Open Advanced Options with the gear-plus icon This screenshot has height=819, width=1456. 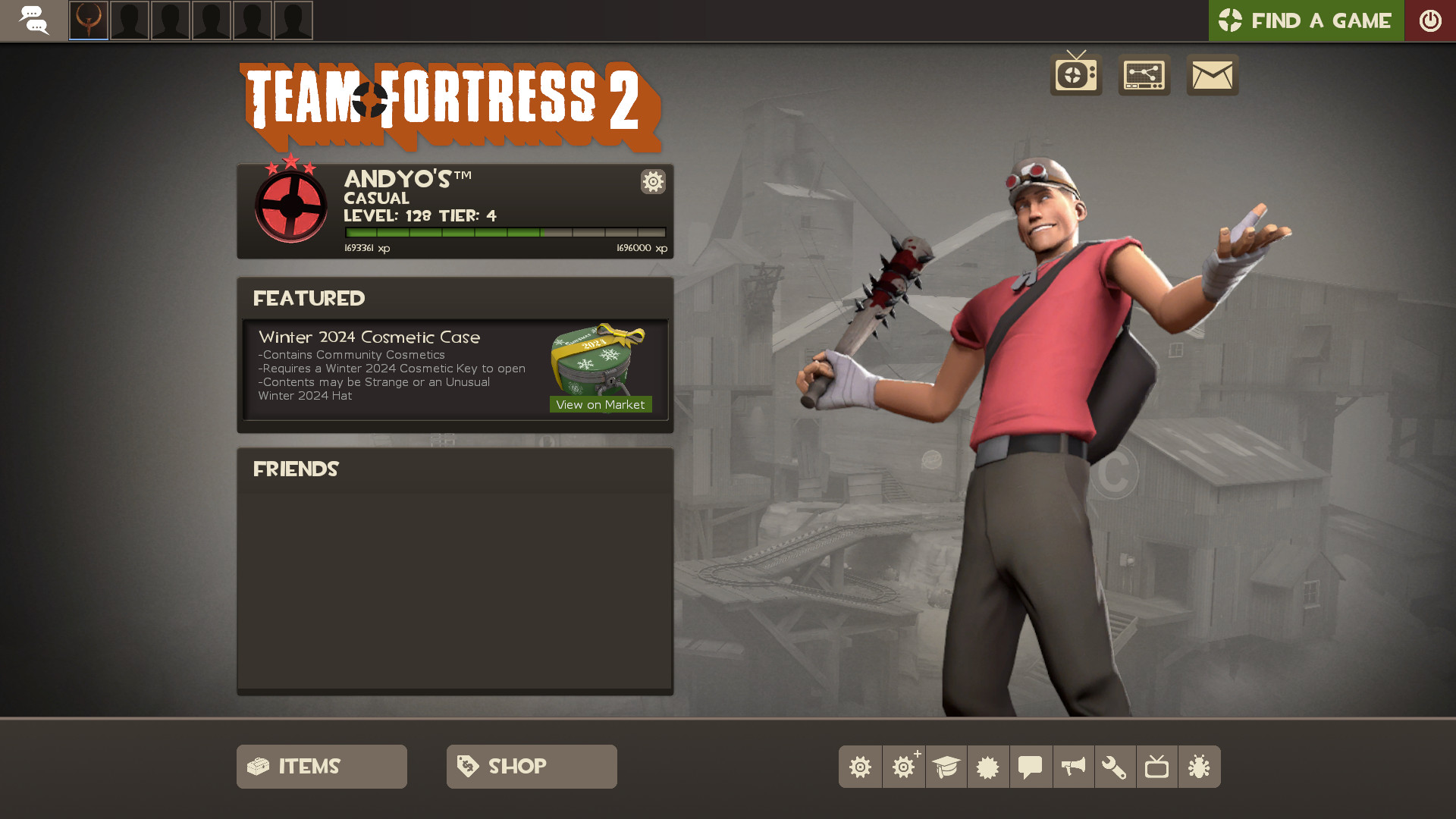click(x=903, y=767)
